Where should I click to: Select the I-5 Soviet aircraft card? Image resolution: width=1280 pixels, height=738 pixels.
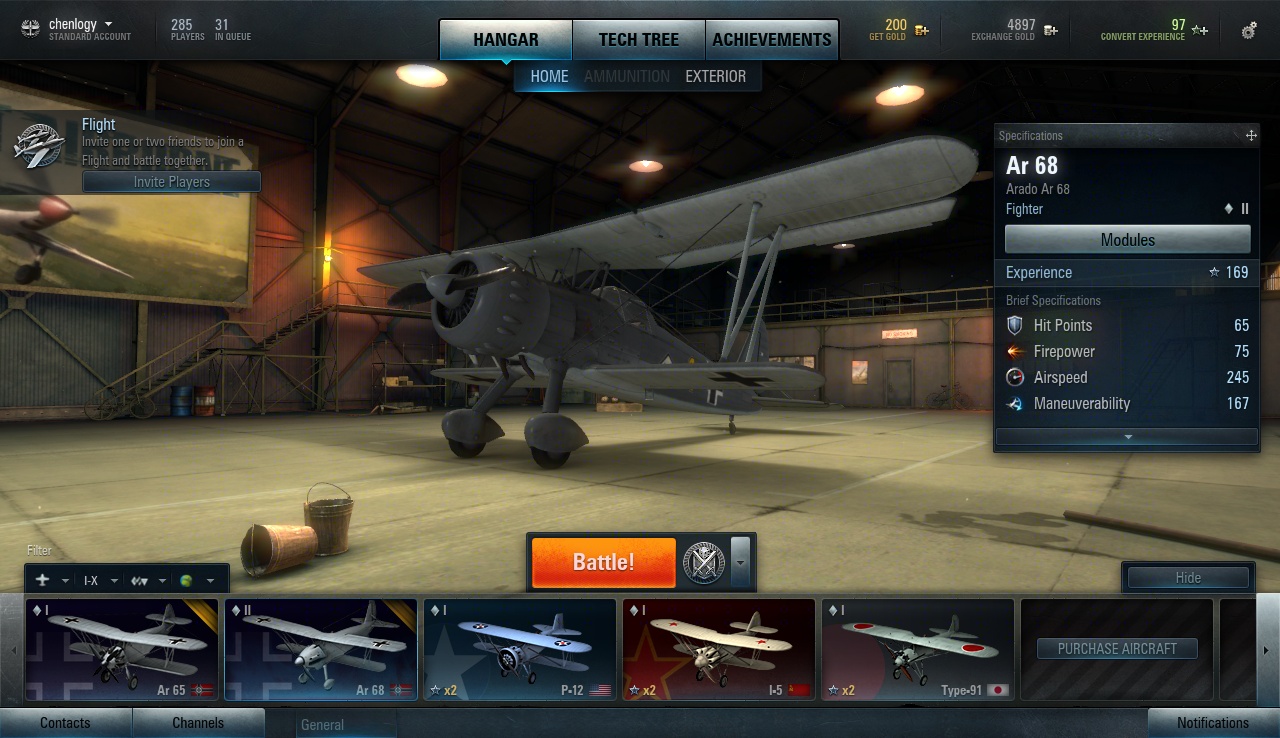coord(718,649)
